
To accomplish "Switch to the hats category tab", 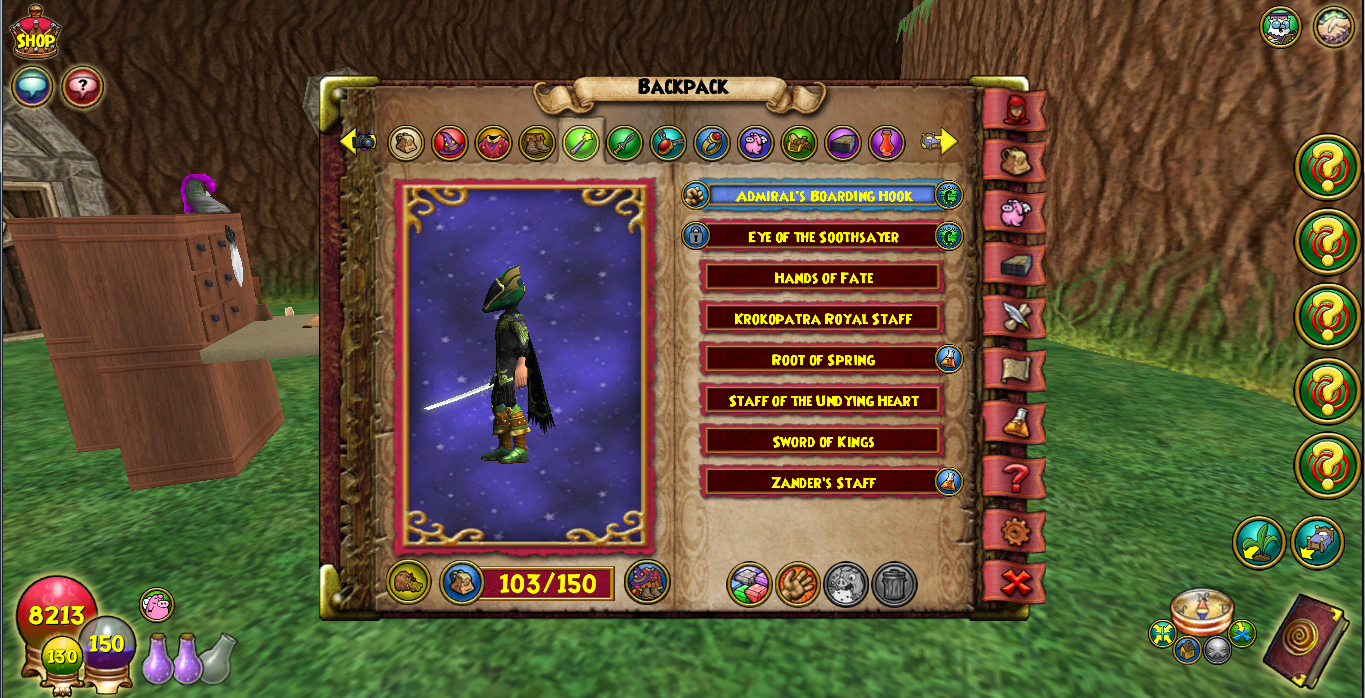I will point(450,143).
